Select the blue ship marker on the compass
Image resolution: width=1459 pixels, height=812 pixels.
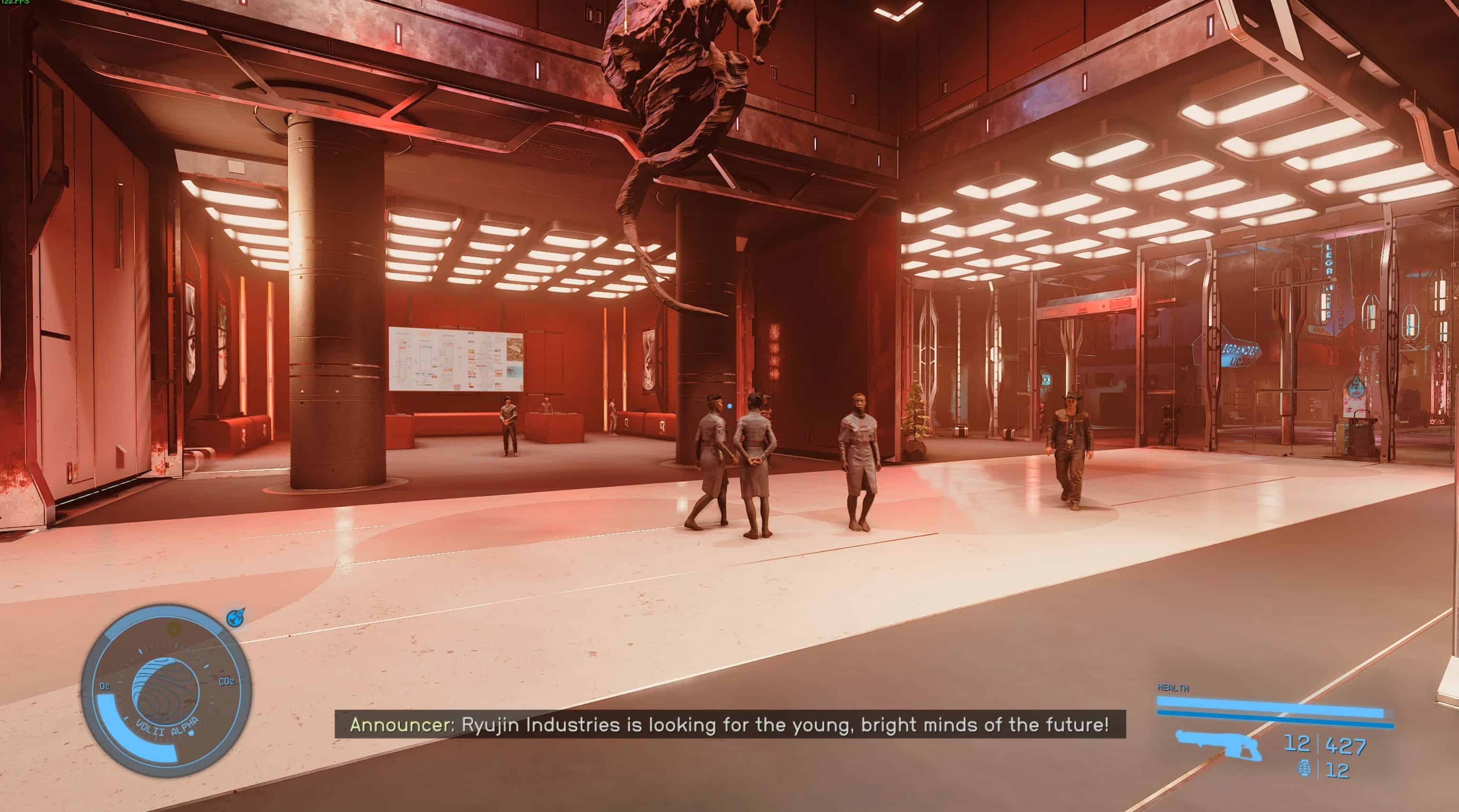tap(235, 618)
